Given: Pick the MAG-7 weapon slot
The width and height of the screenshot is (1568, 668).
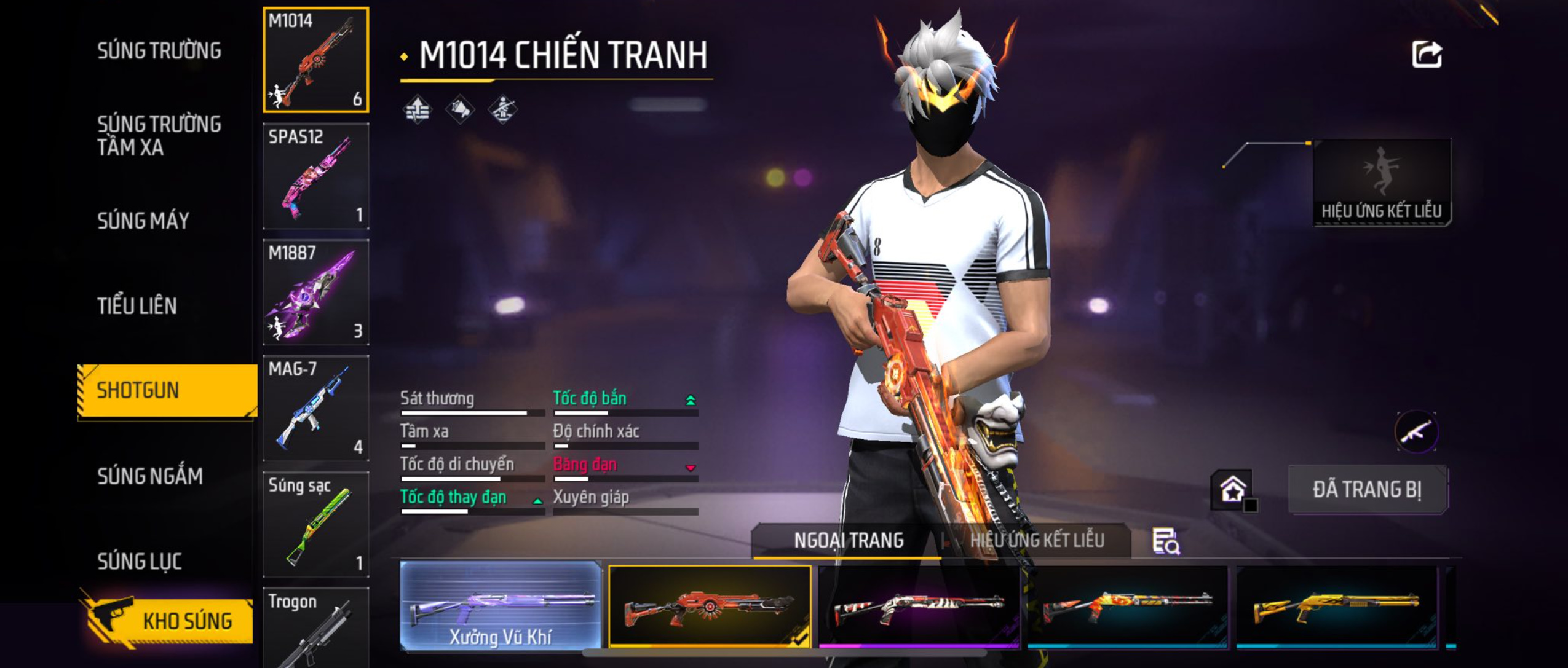Looking at the screenshot, I should [x=316, y=408].
